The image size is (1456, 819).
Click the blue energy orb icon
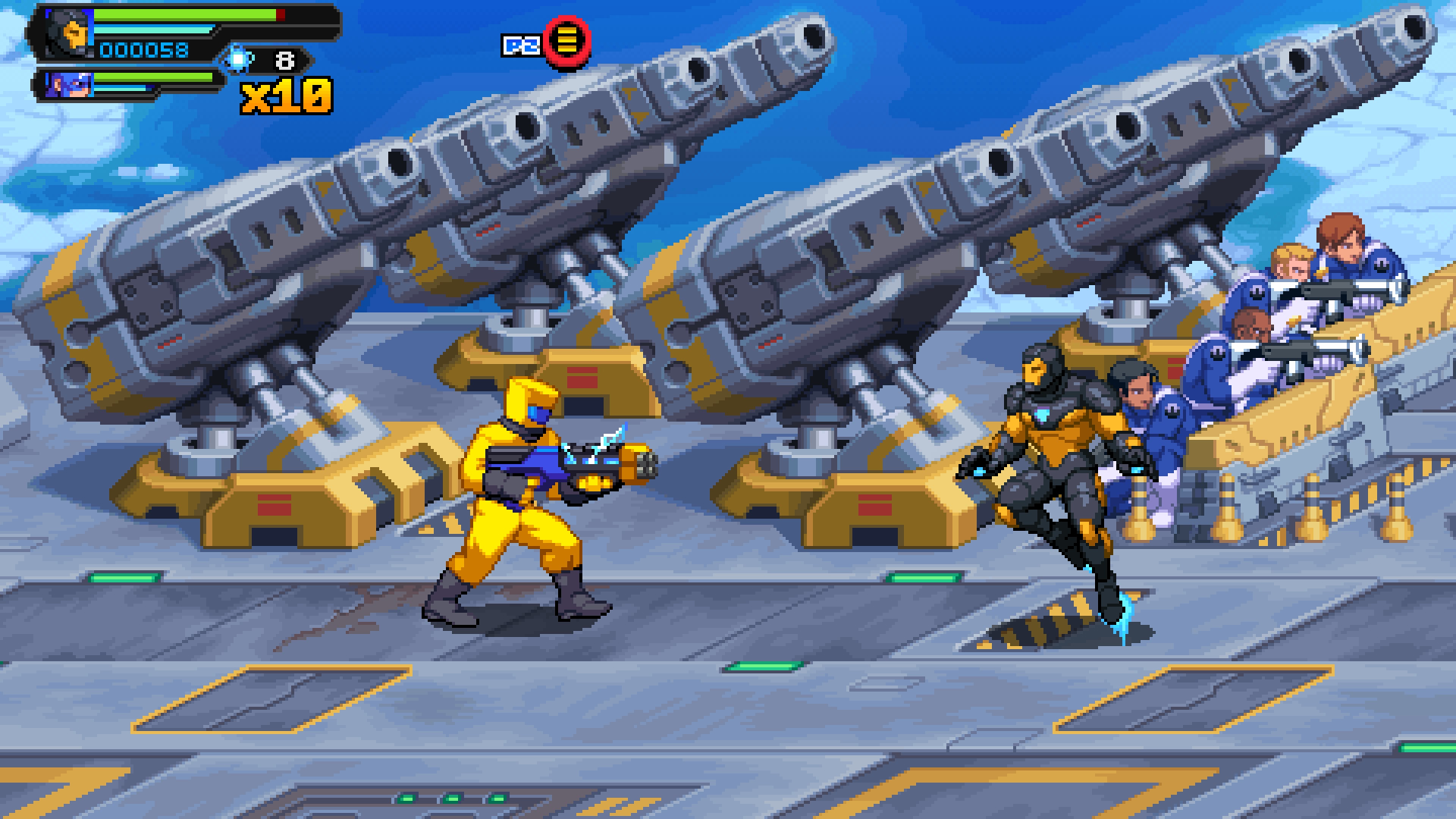[238, 58]
